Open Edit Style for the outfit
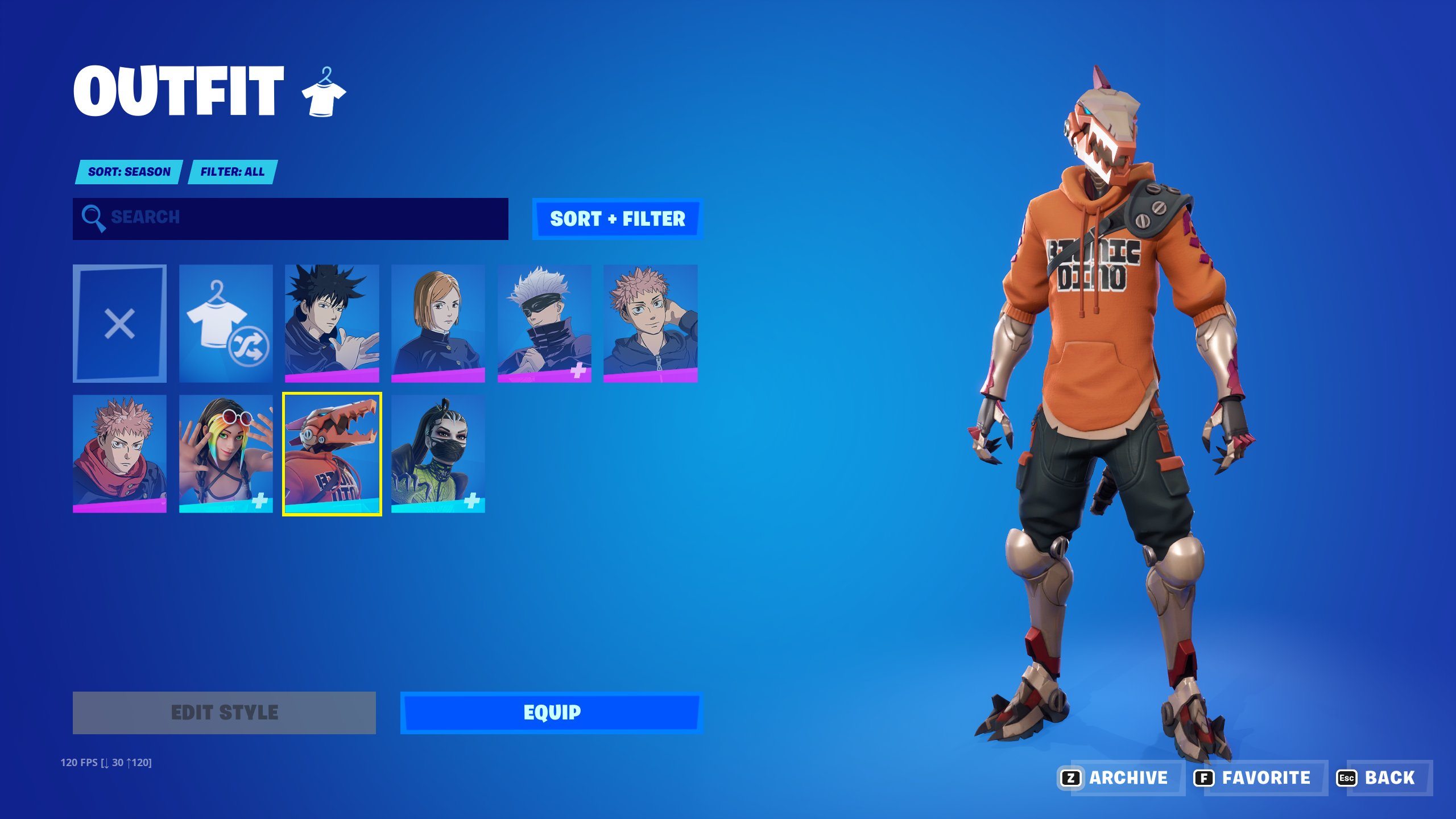The image size is (1456, 819). 224,713
